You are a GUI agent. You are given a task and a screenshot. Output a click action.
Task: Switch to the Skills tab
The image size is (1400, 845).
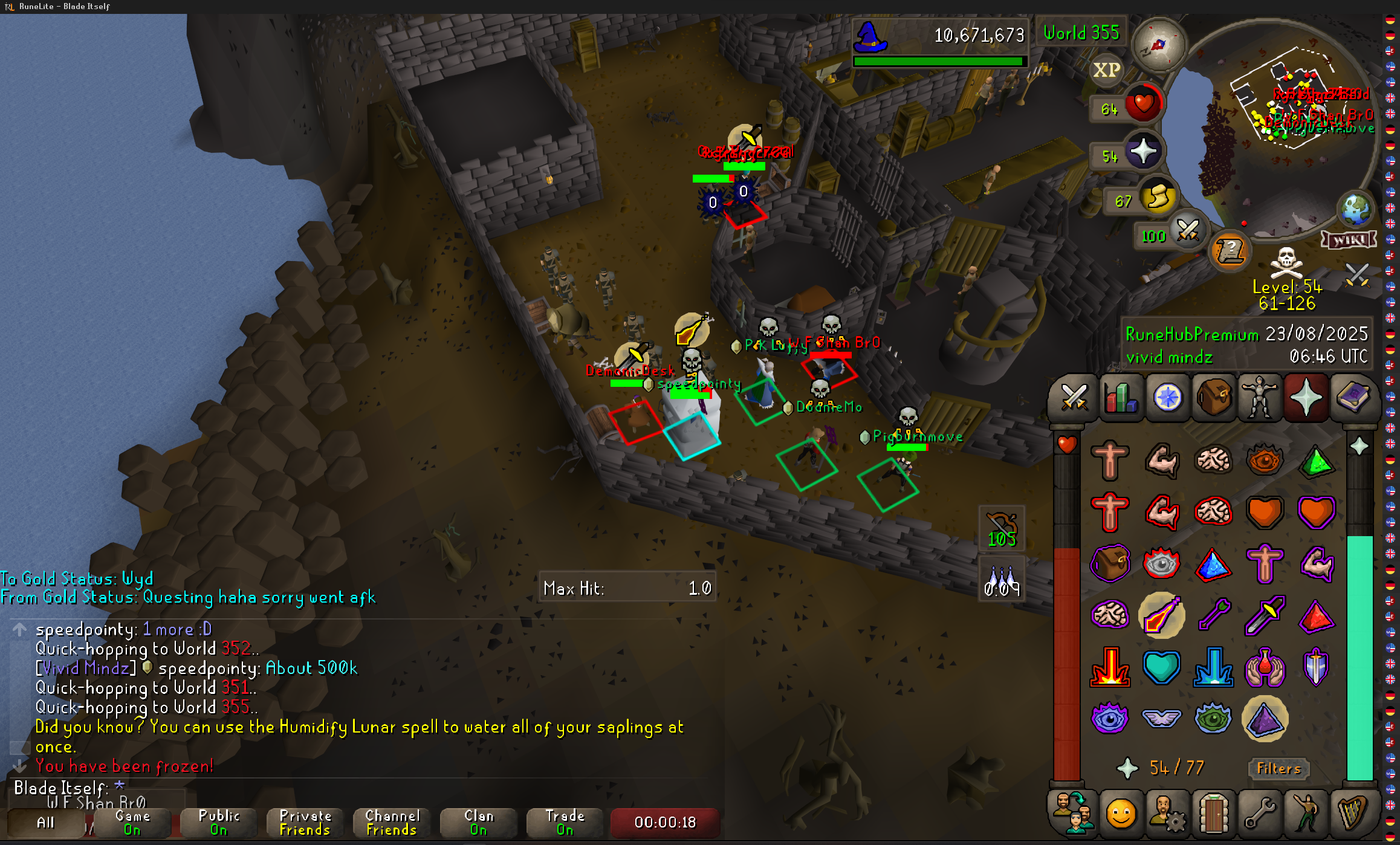pyautogui.click(x=1120, y=398)
